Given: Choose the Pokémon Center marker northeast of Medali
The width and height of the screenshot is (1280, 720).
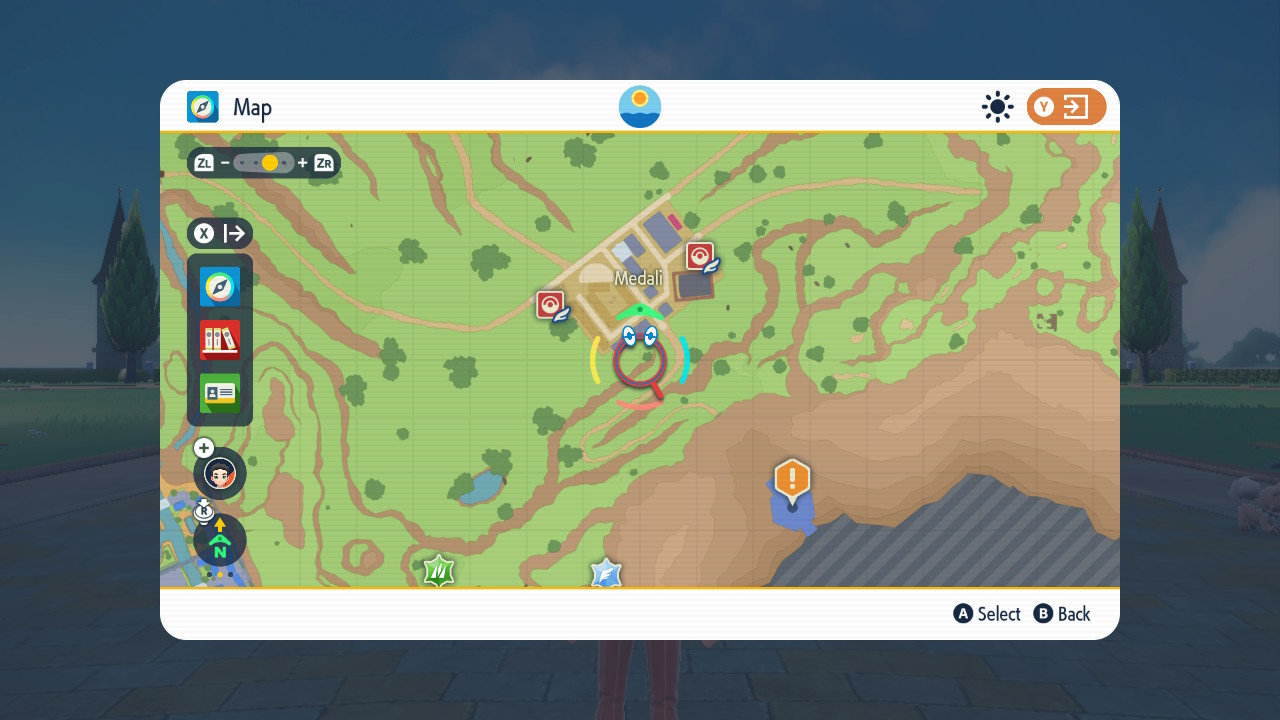Looking at the screenshot, I should [700, 256].
